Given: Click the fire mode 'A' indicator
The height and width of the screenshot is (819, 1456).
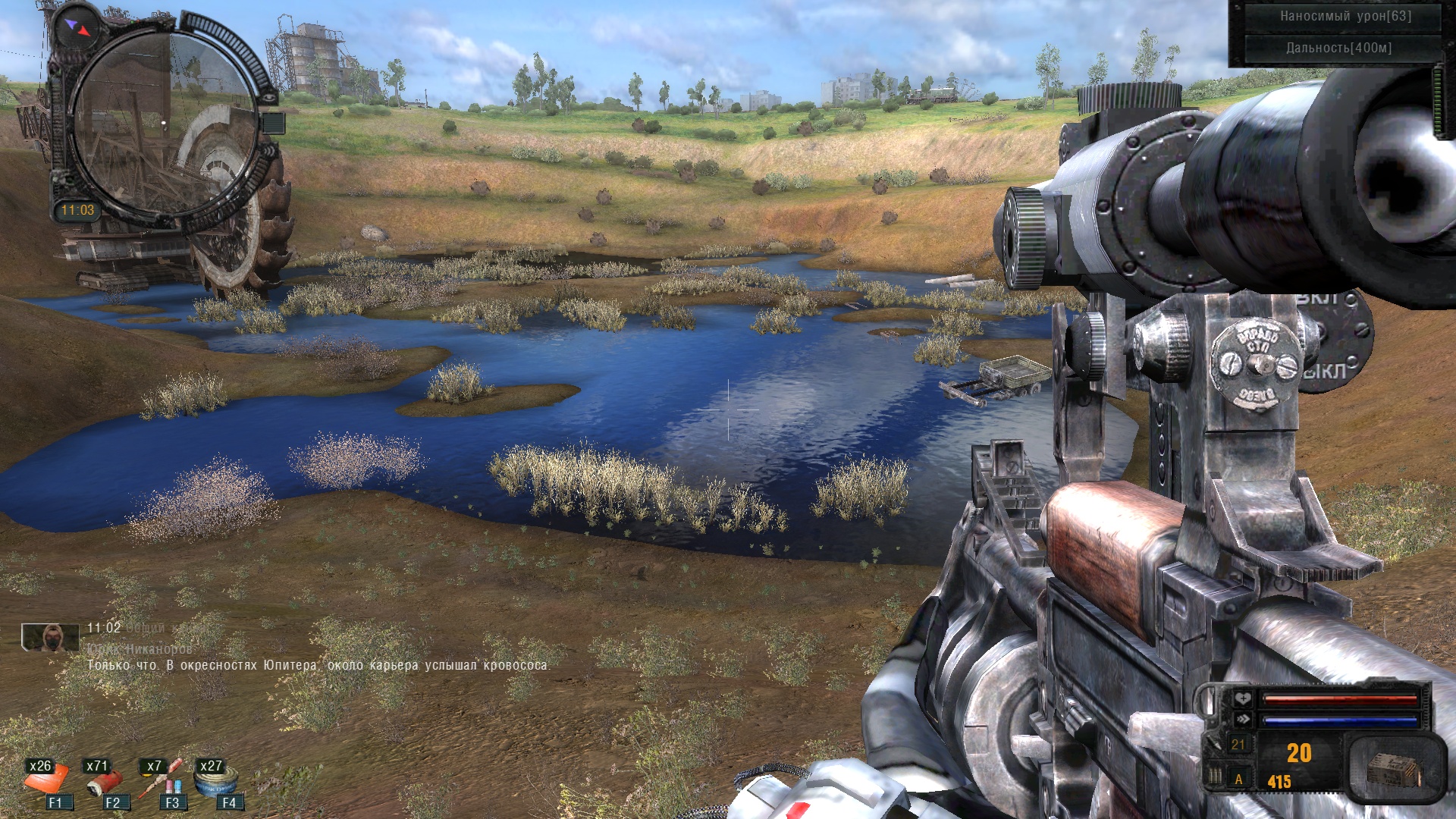Looking at the screenshot, I should tap(1239, 779).
